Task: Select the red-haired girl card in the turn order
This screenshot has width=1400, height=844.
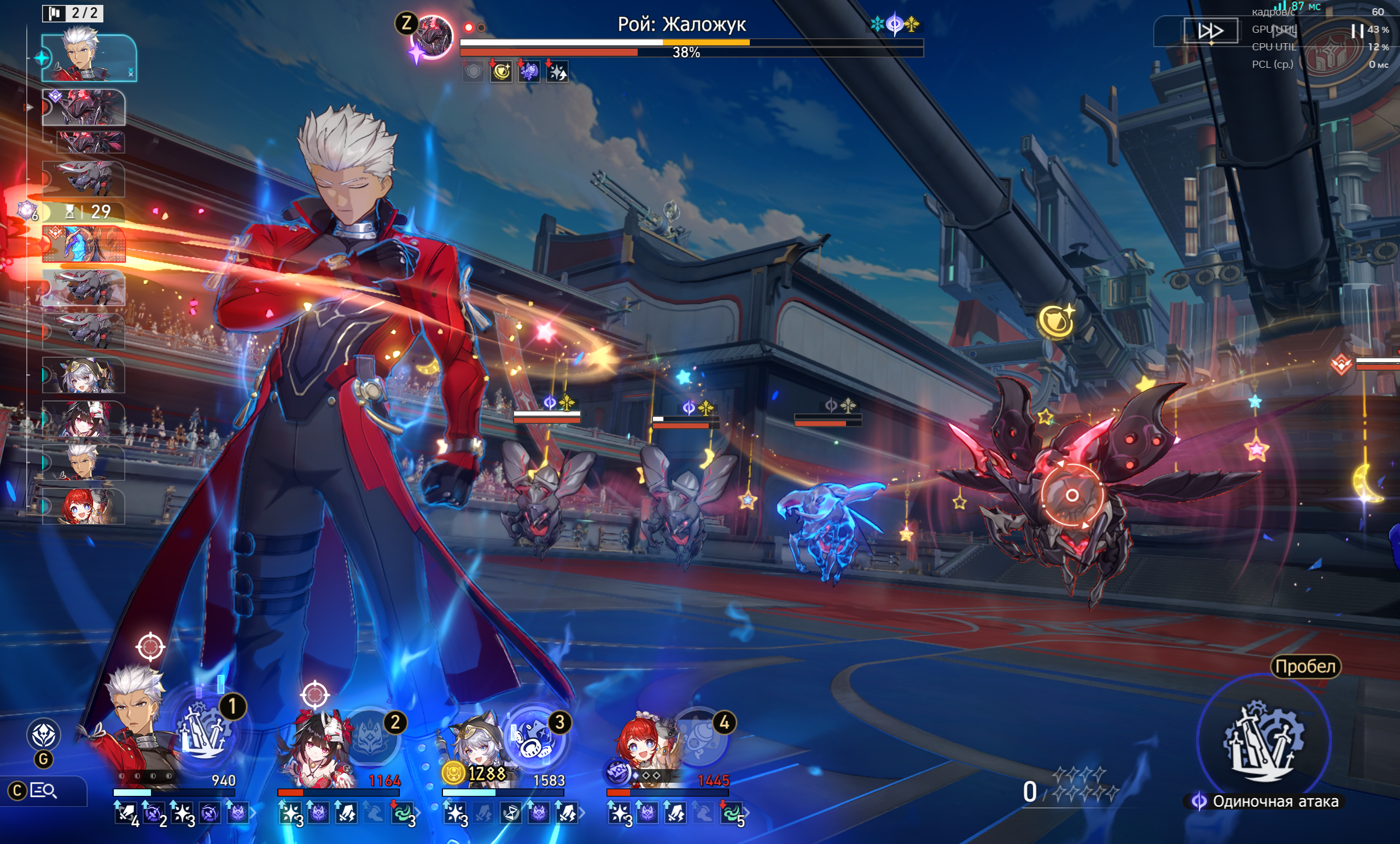Action: tap(84, 506)
